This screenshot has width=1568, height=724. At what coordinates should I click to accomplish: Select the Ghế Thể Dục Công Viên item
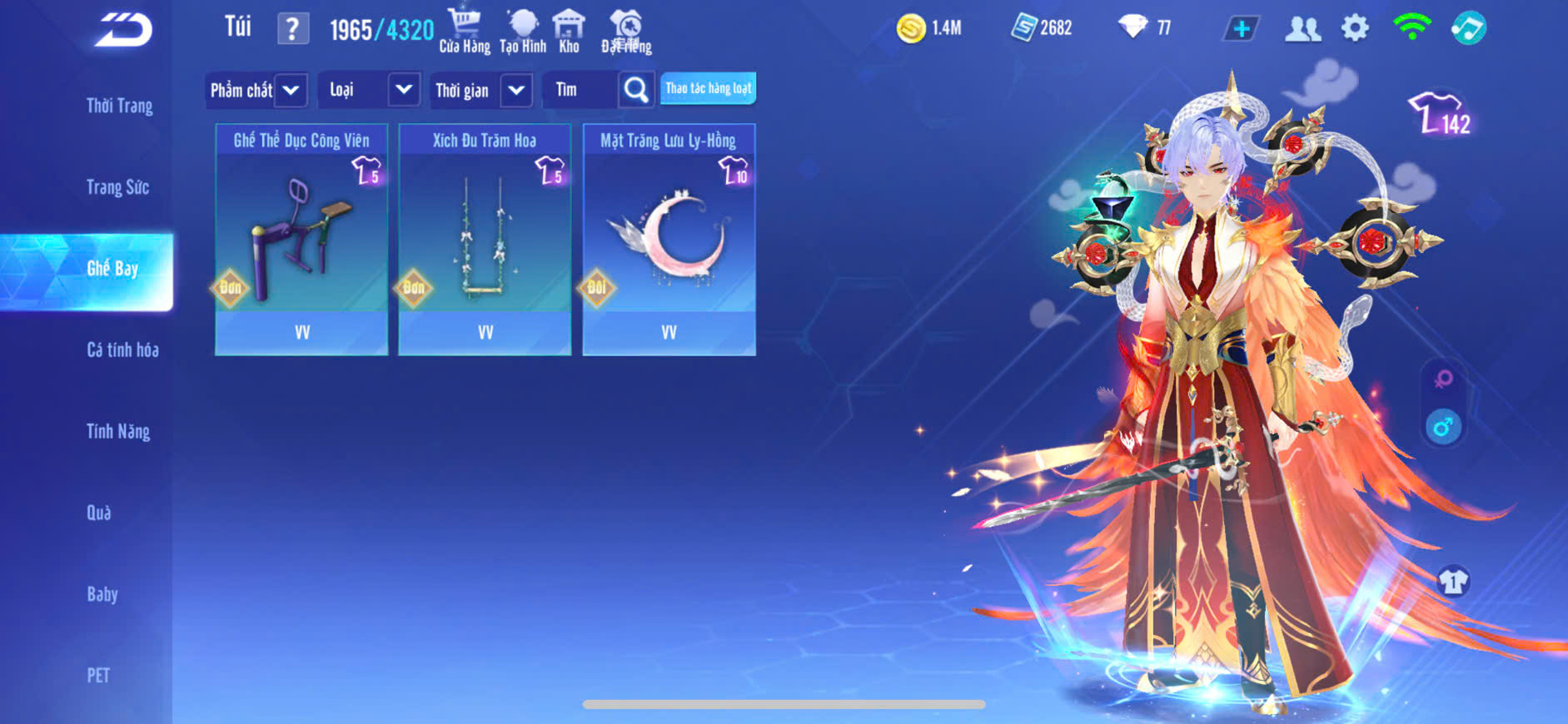point(301,240)
